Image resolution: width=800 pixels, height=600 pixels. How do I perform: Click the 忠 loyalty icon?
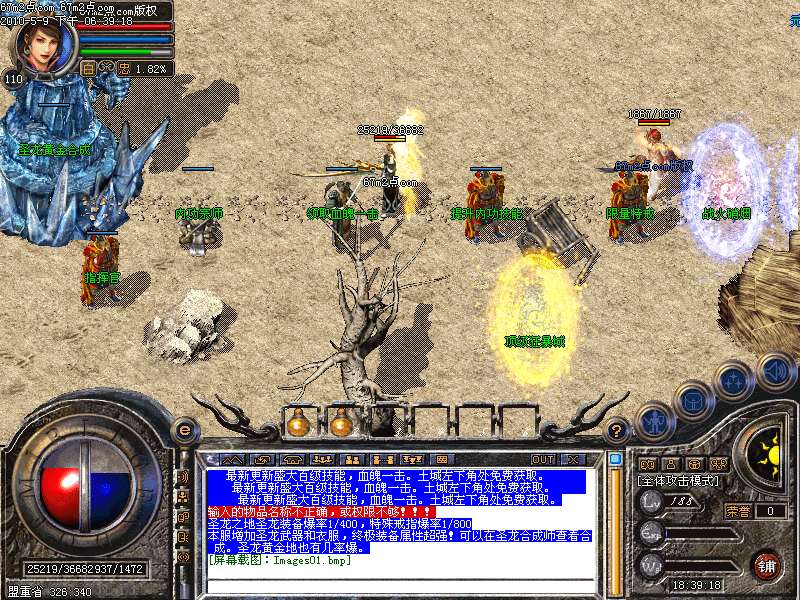point(124,69)
